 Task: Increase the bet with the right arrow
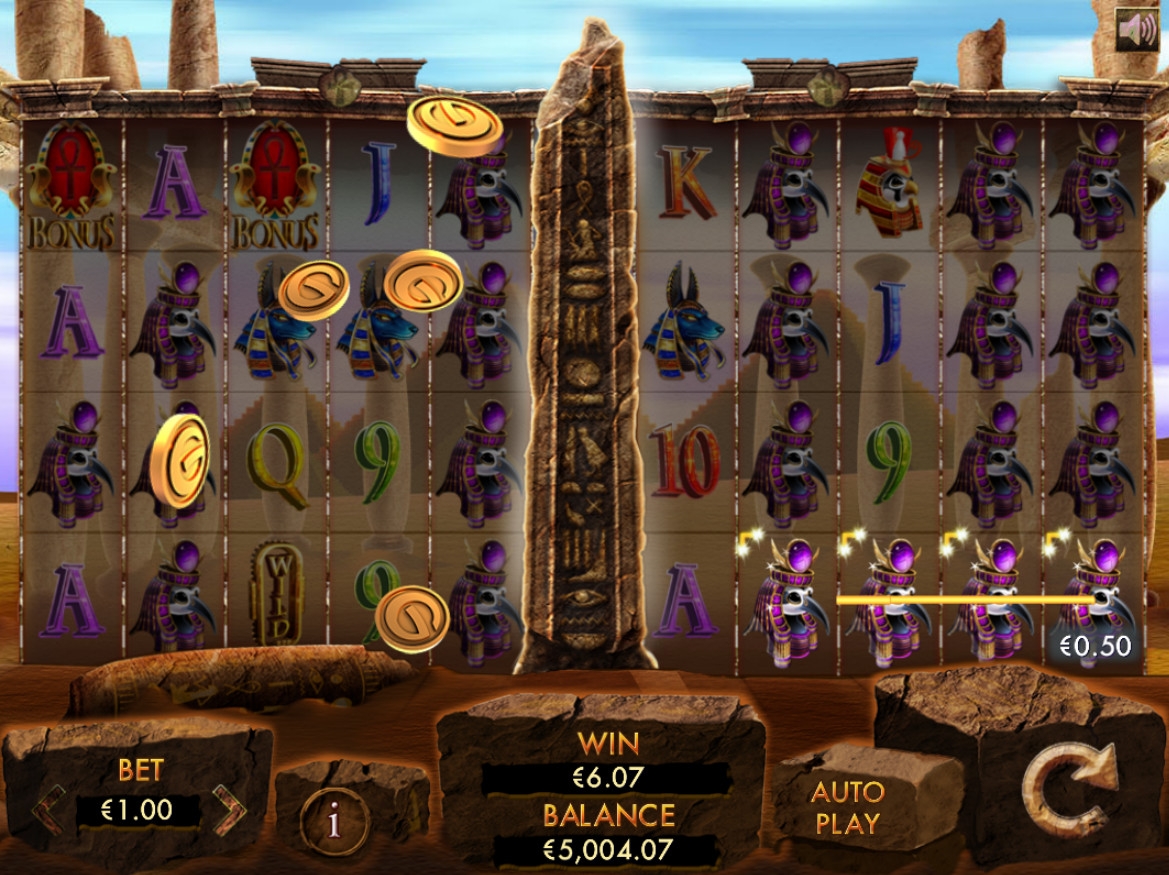[229, 810]
